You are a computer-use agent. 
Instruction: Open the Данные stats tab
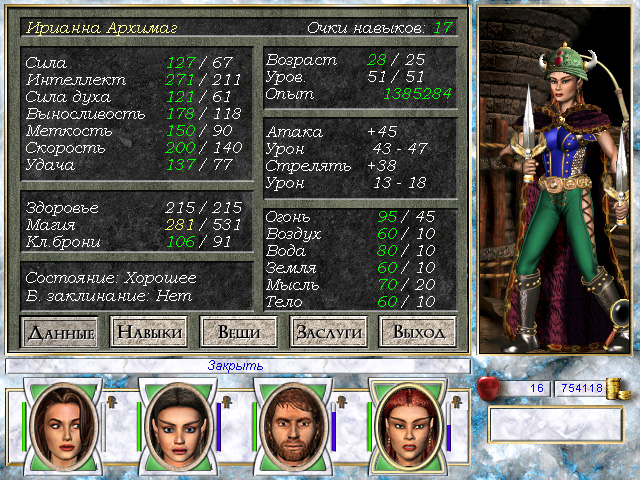(60, 331)
